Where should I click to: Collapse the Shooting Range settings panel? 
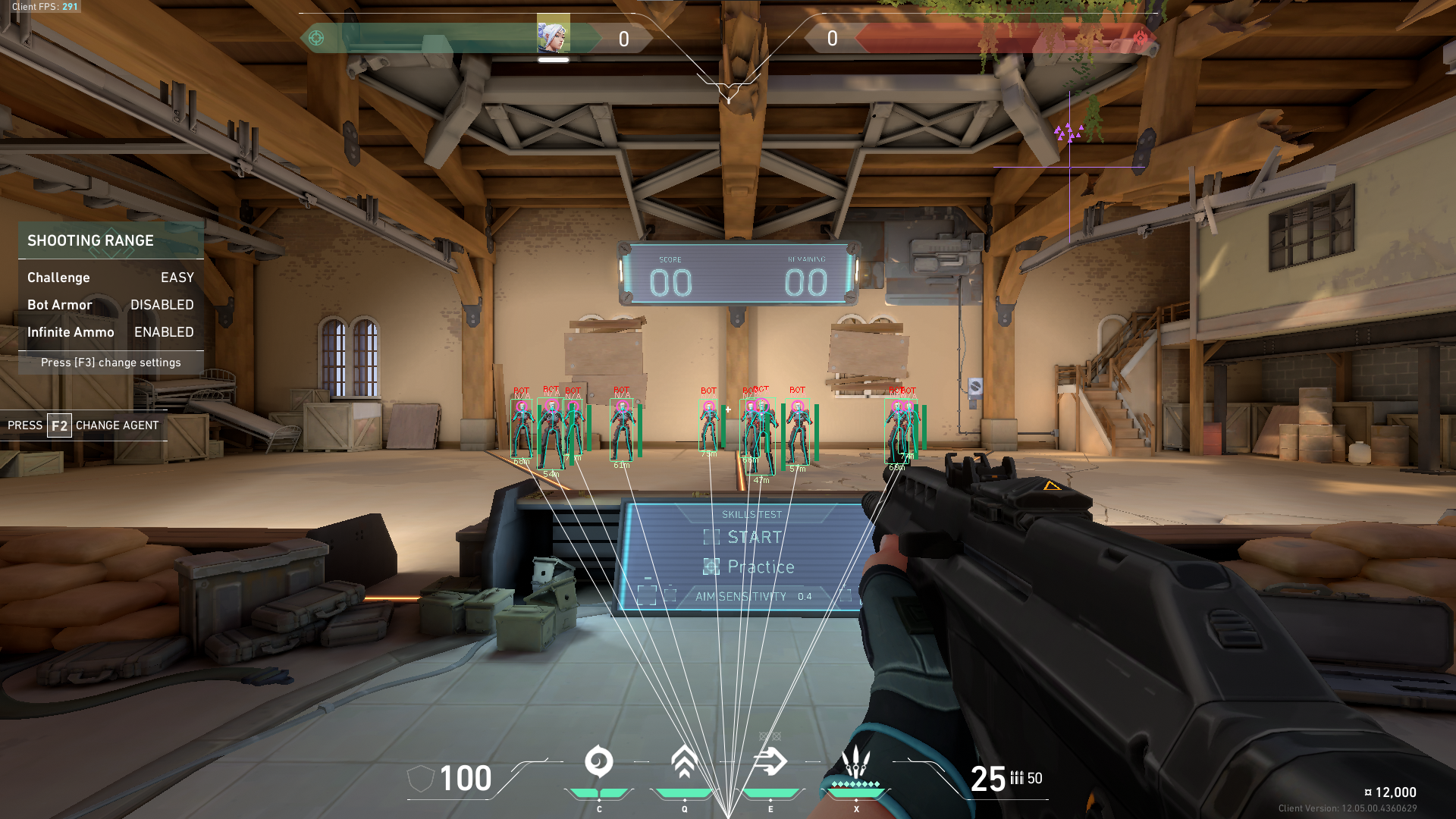coord(90,240)
